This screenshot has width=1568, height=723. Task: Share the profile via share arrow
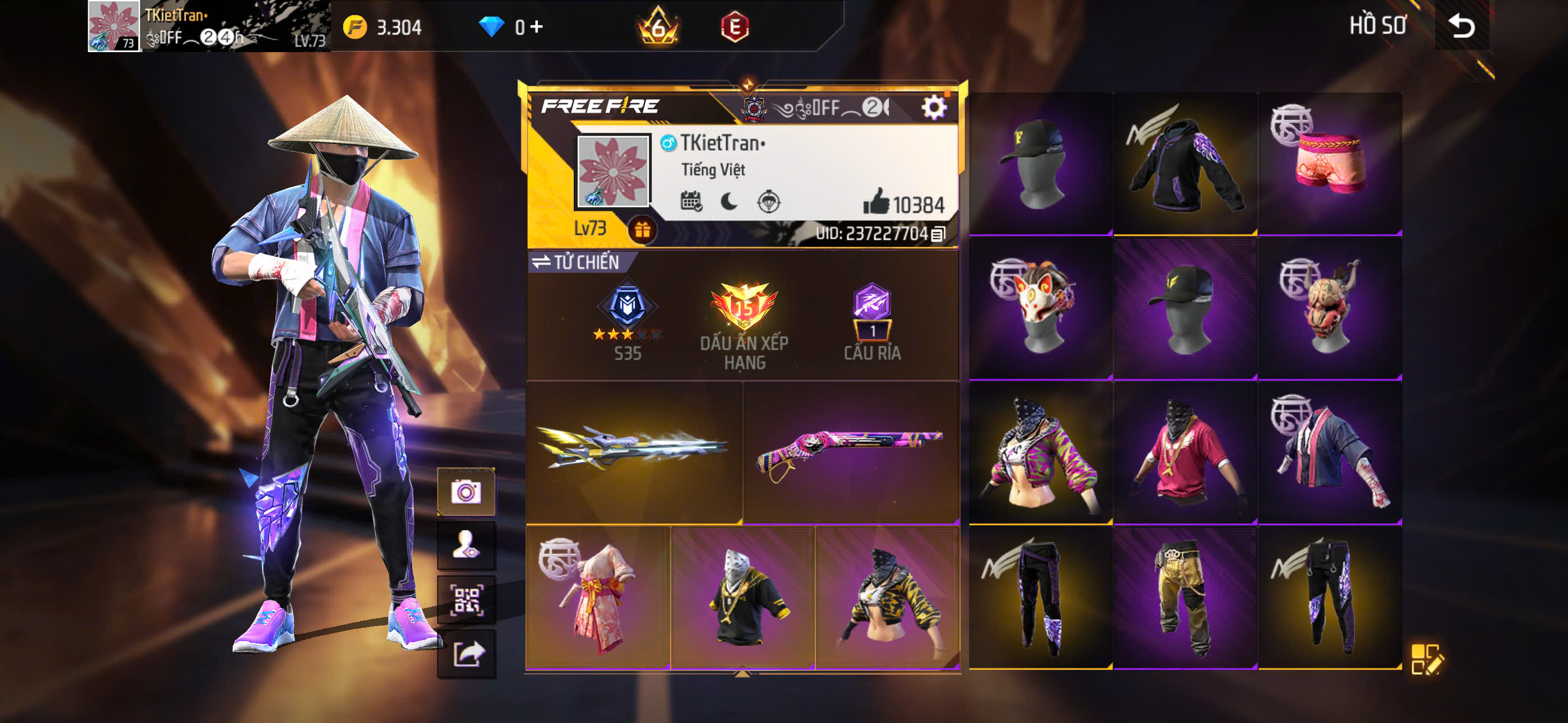pos(465,654)
